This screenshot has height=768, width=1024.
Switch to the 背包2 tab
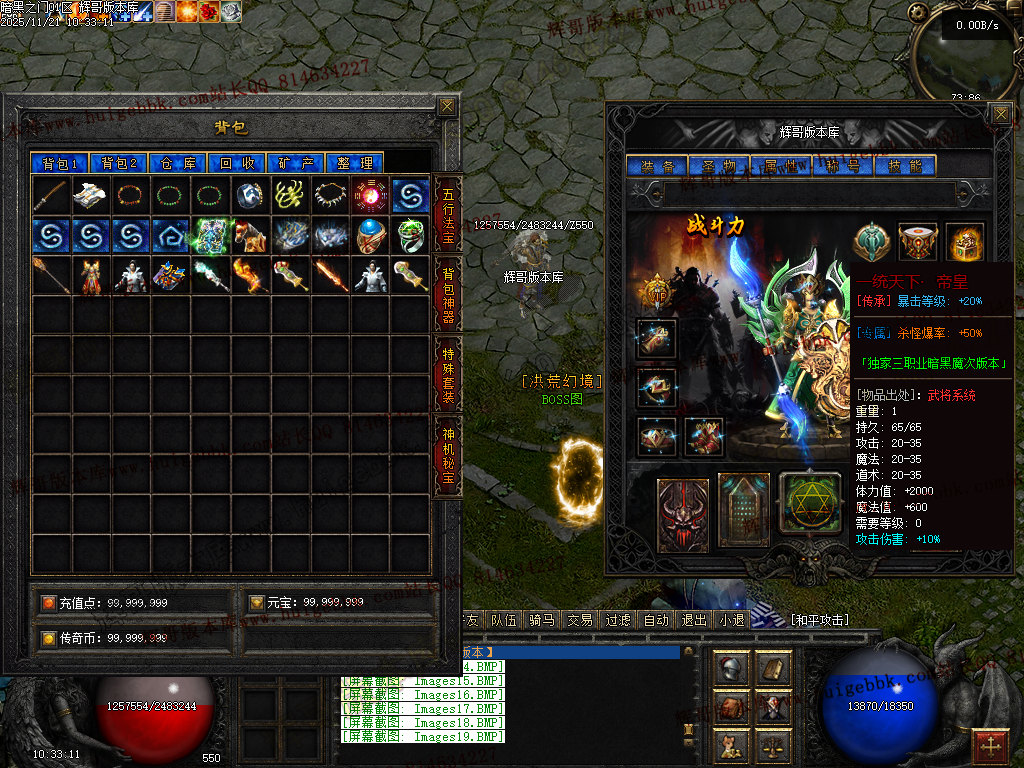119,163
